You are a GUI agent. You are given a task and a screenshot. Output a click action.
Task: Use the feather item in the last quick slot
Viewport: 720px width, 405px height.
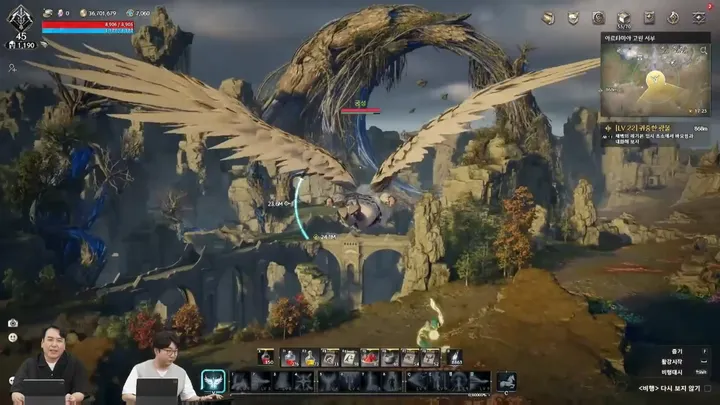pos(453,357)
